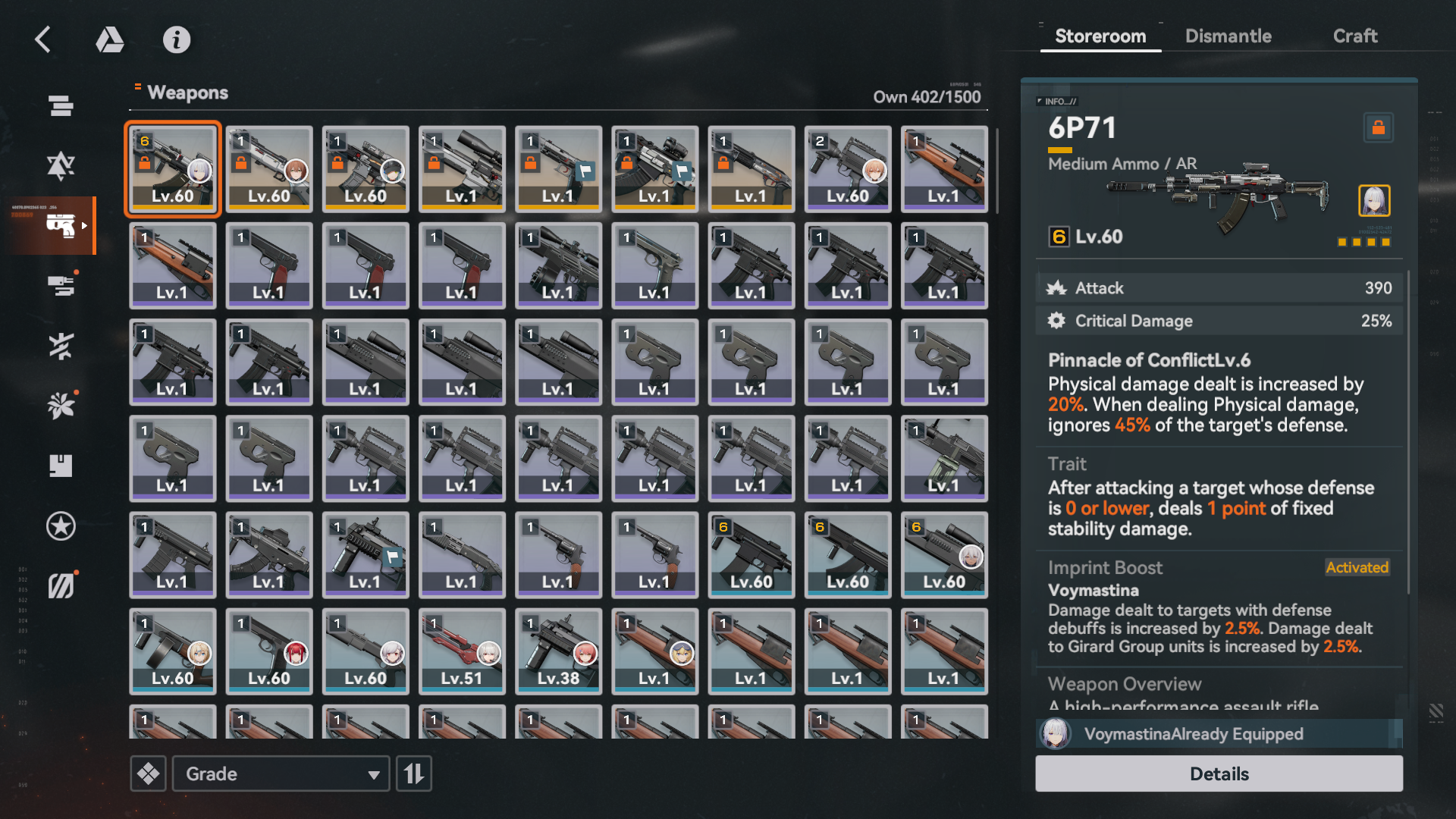Switch to the Dismantle tab

coord(1228,36)
